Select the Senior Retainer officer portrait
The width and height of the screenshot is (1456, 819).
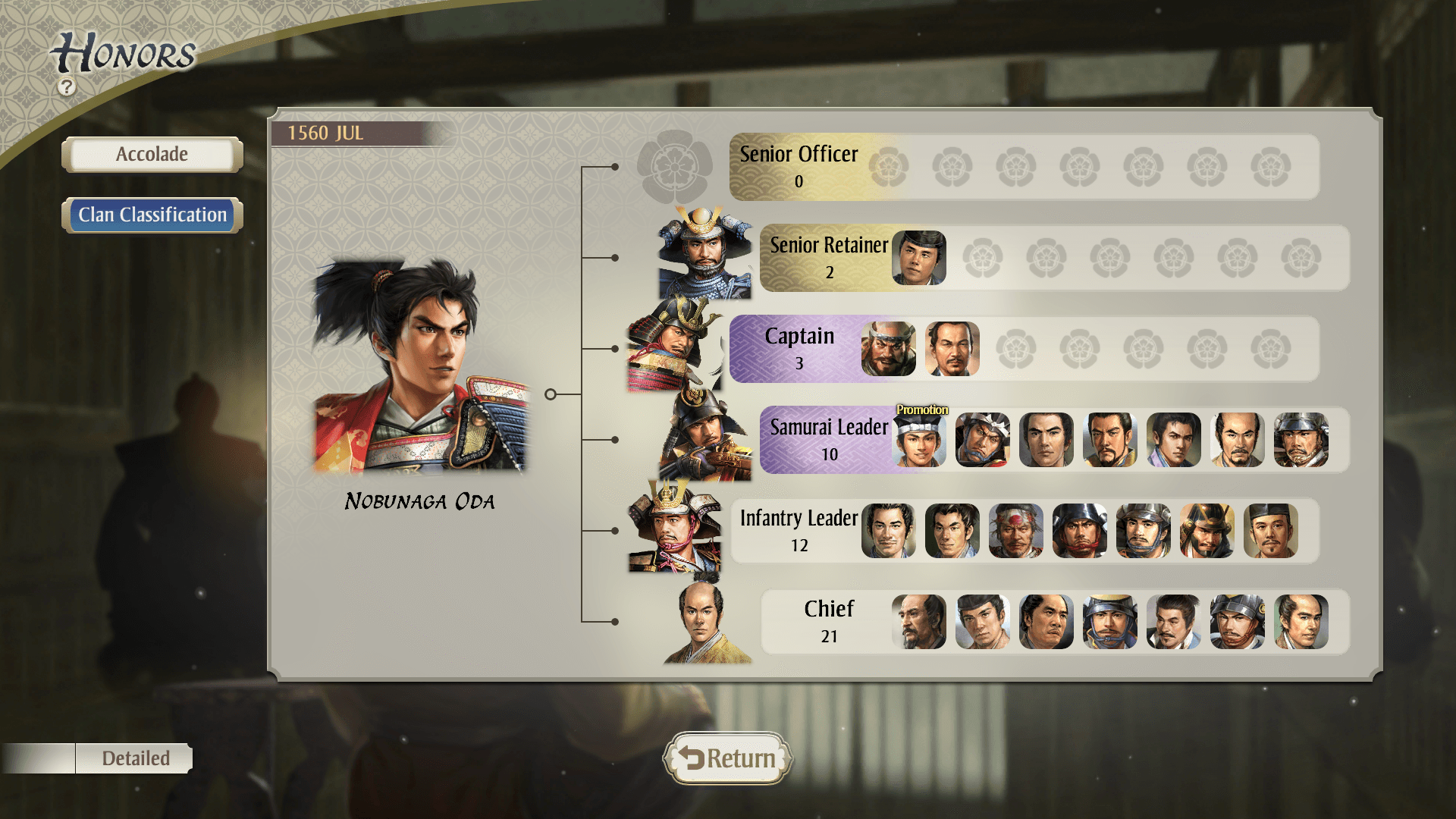(919, 258)
